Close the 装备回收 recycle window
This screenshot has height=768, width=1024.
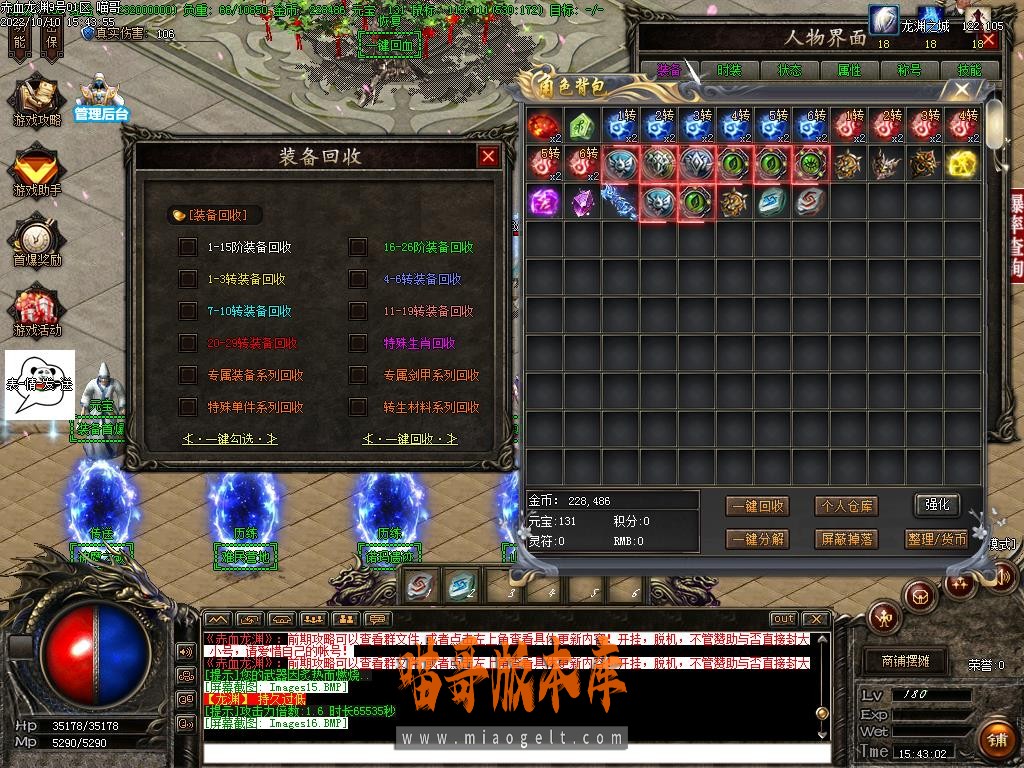coord(488,156)
